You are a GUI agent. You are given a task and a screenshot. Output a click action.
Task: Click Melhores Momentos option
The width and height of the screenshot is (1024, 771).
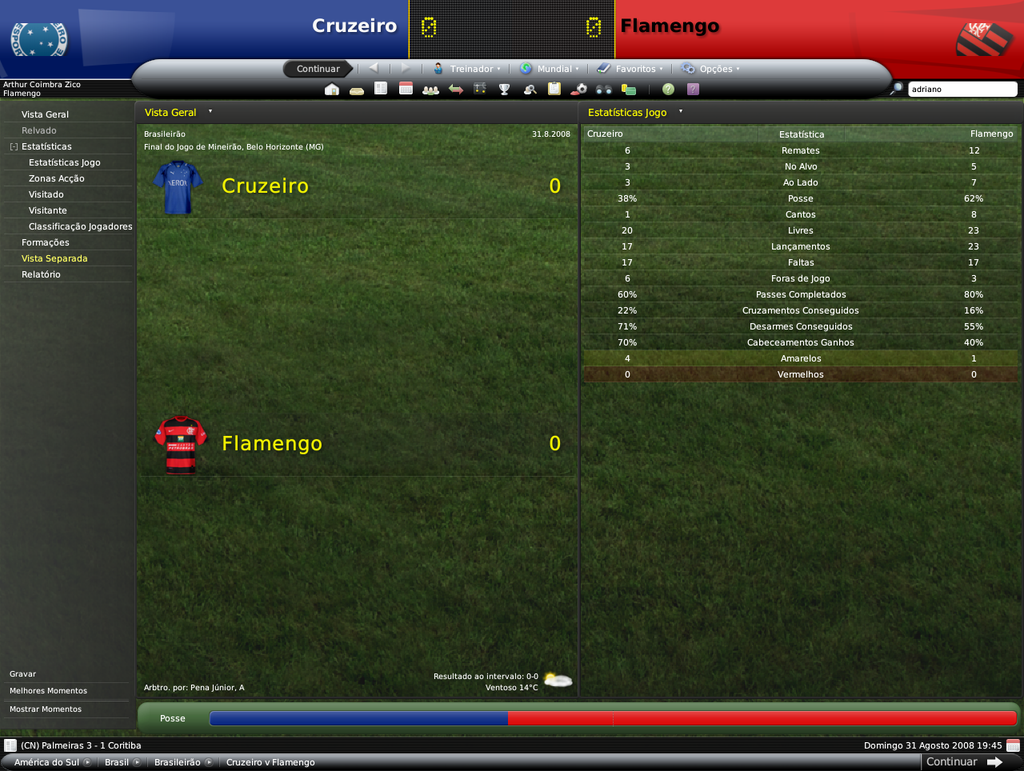point(48,691)
